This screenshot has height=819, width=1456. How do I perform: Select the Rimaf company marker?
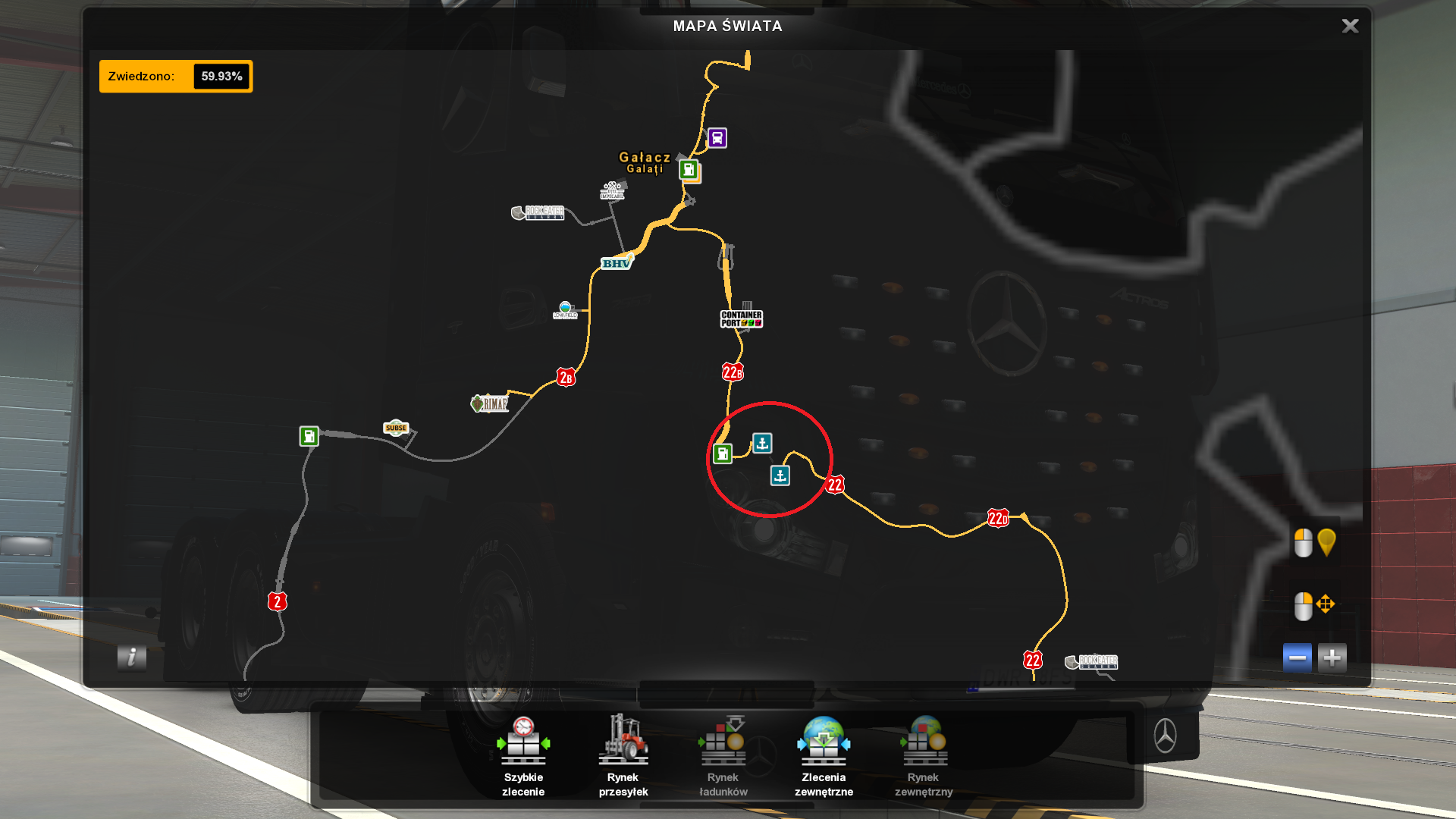pos(490,403)
